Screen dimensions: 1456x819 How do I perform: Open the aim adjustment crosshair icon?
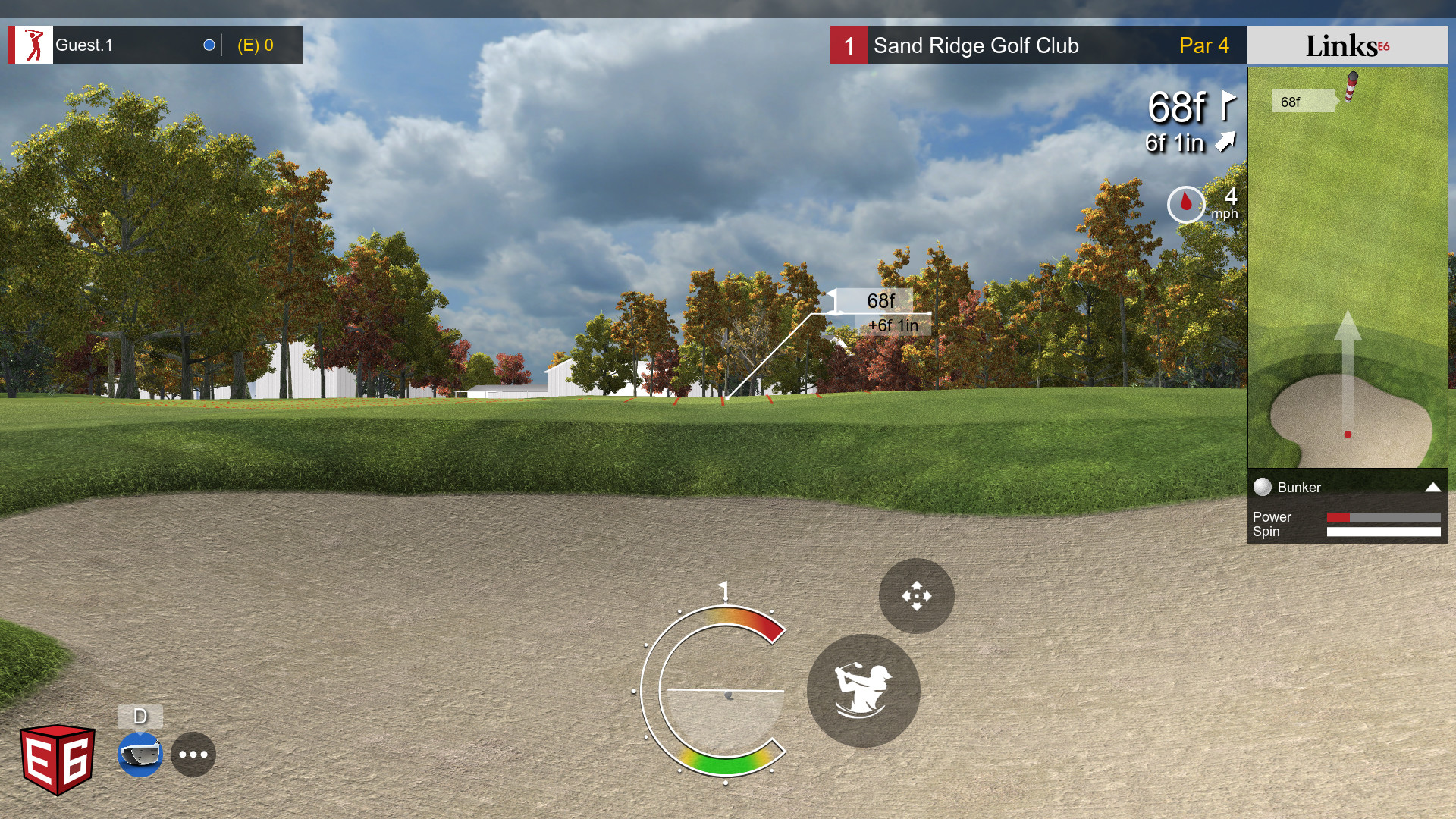click(915, 595)
